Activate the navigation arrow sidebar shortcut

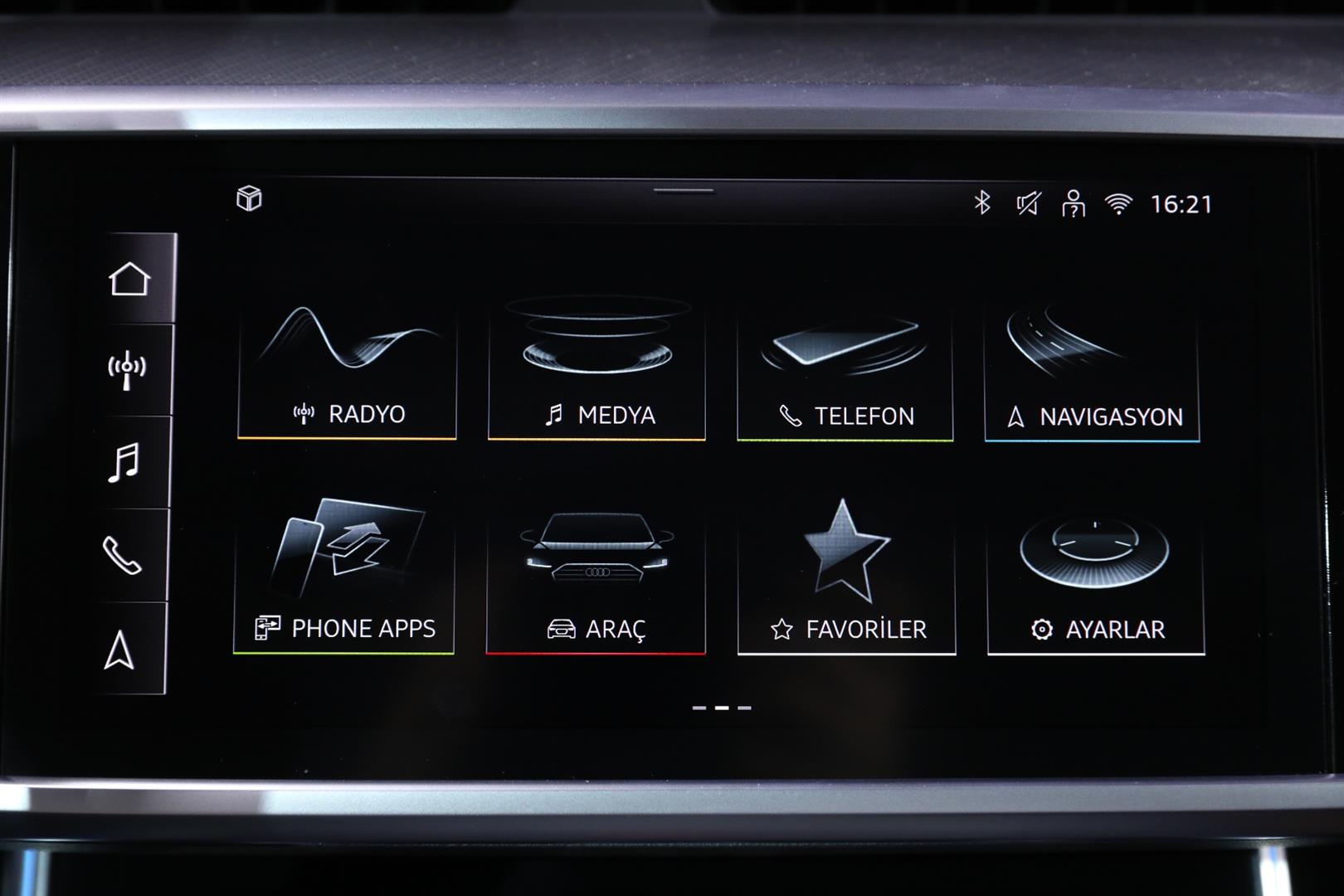[119, 649]
